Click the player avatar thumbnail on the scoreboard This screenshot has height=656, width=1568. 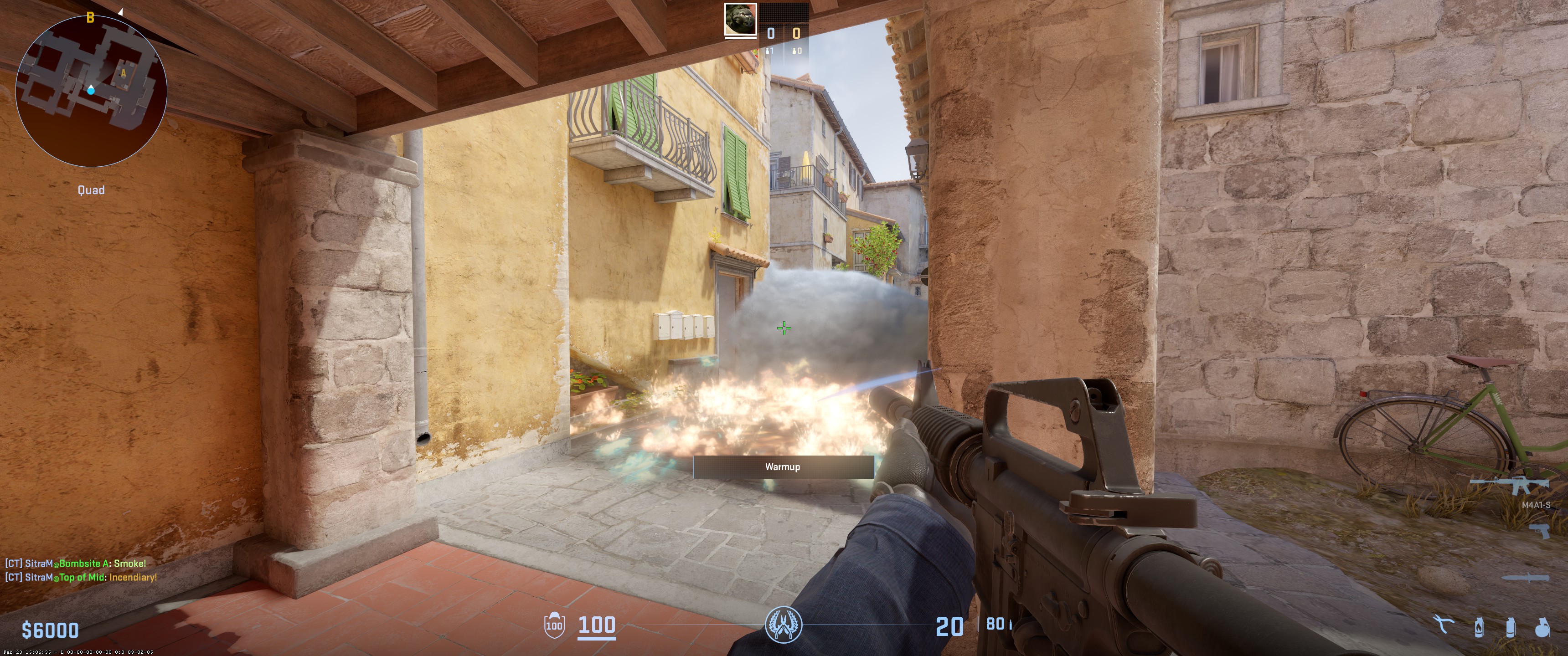[741, 19]
